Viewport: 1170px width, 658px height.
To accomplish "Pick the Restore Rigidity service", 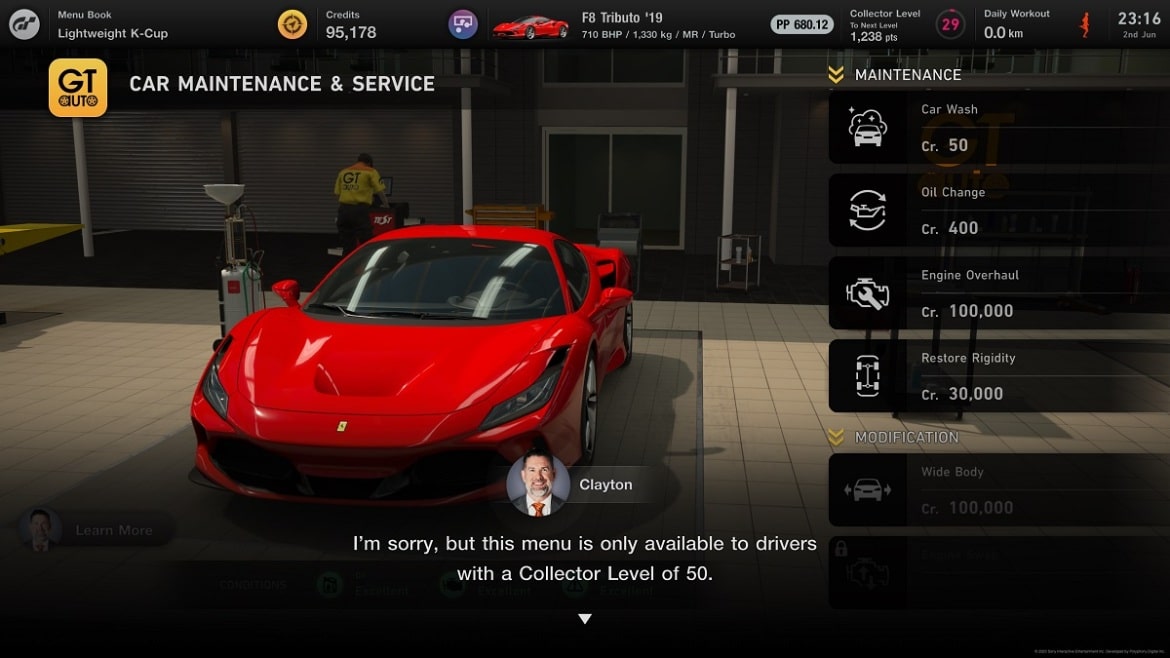I will tap(998, 376).
